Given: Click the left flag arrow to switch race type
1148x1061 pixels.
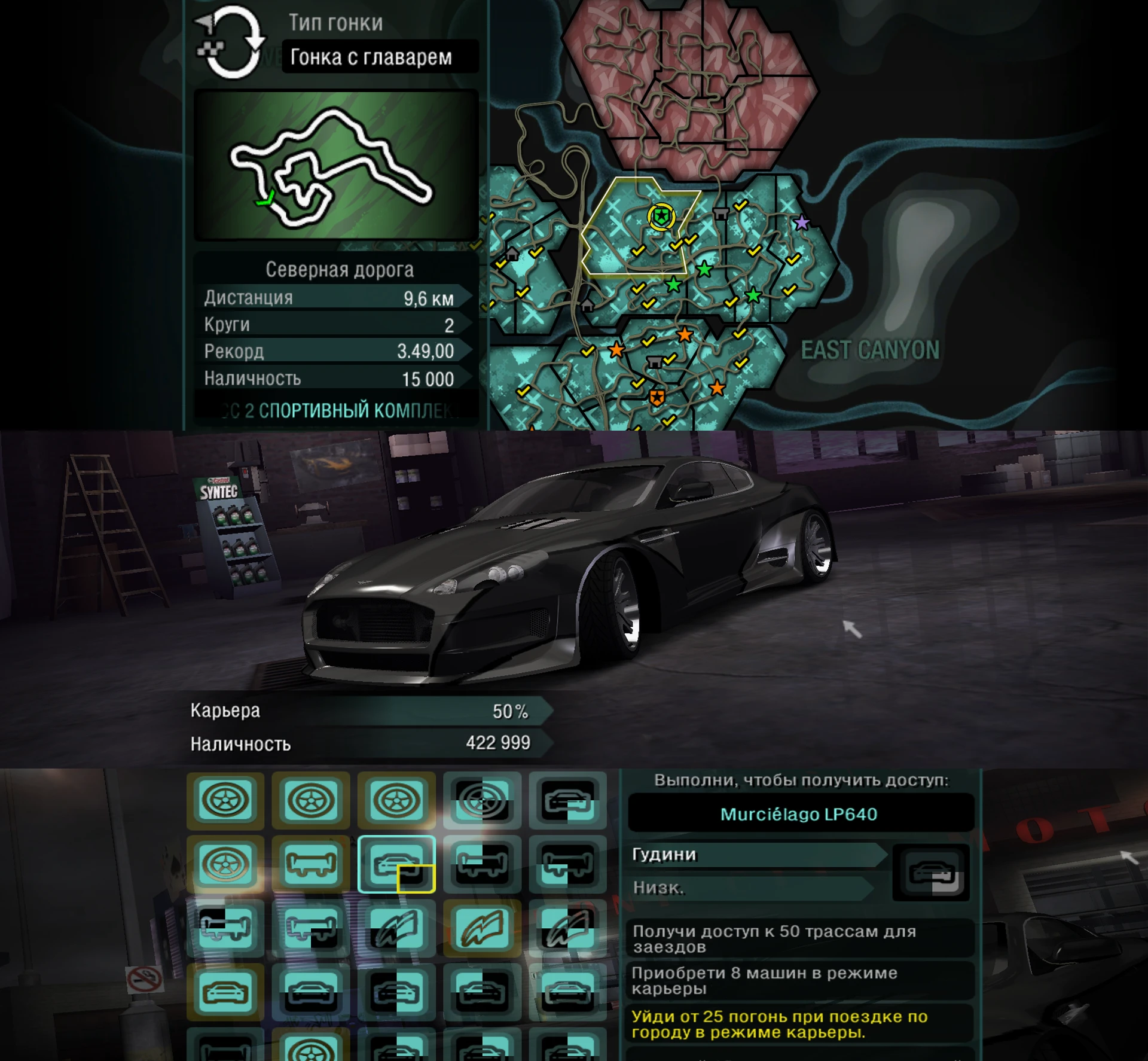Looking at the screenshot, I should point(202,21).
